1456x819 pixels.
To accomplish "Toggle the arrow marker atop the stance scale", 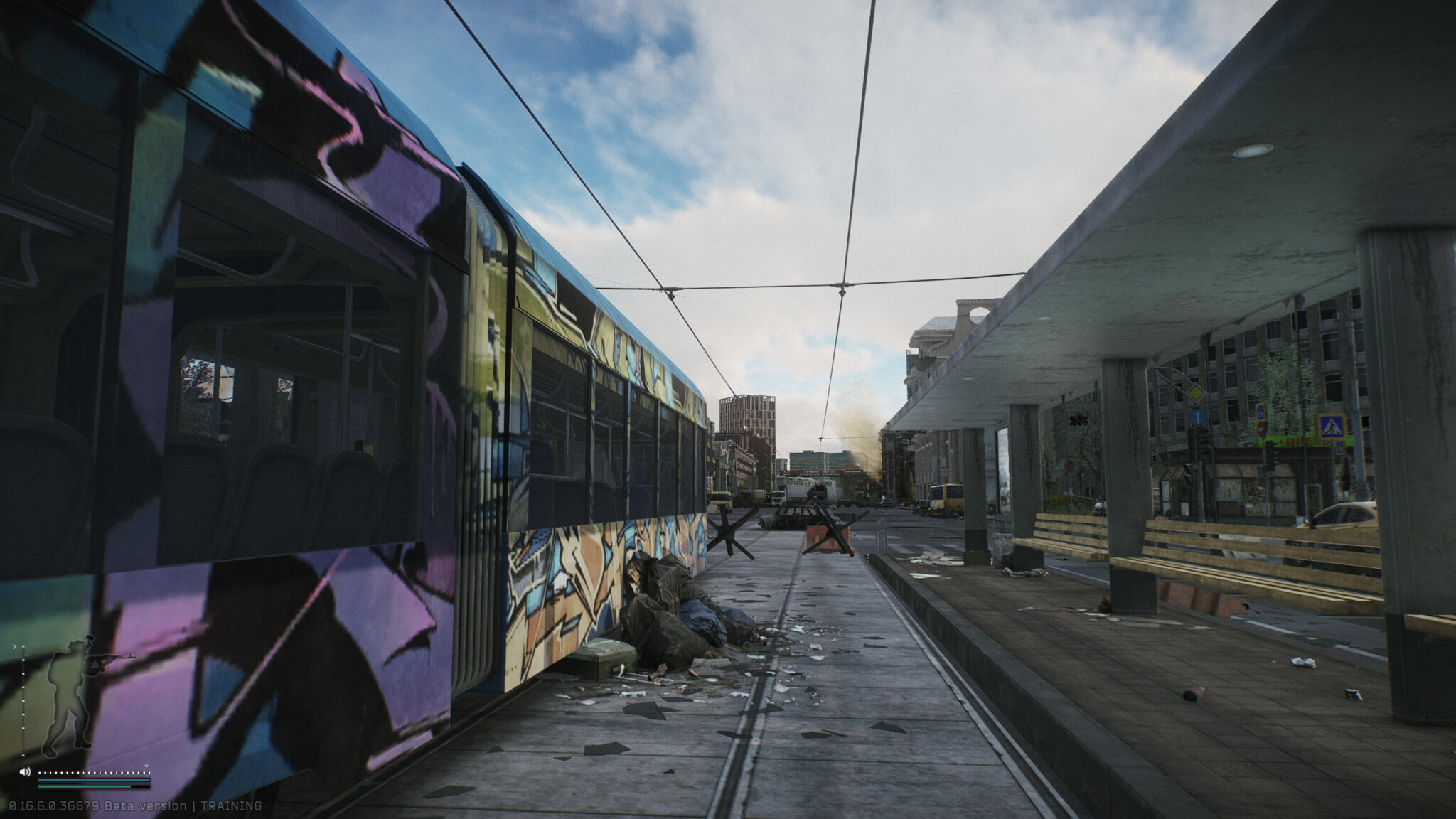I will pyautogui.click(x=15, y=646).
